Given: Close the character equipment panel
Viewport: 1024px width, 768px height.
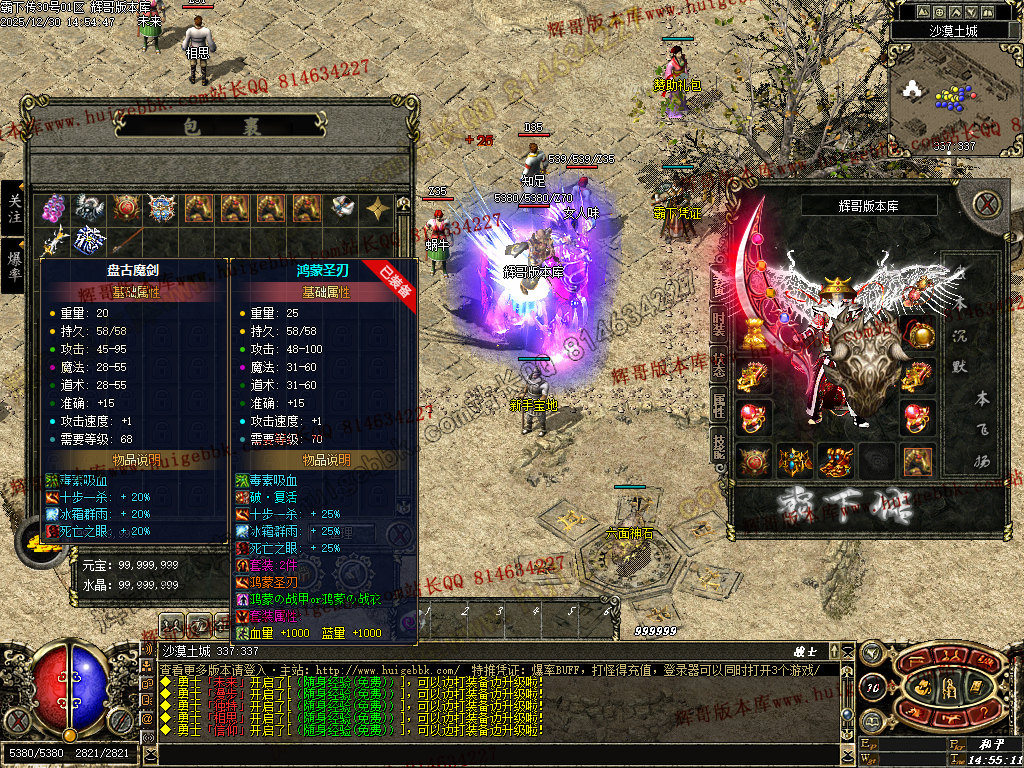Looking at the screenshot, I should click(987, 205).
